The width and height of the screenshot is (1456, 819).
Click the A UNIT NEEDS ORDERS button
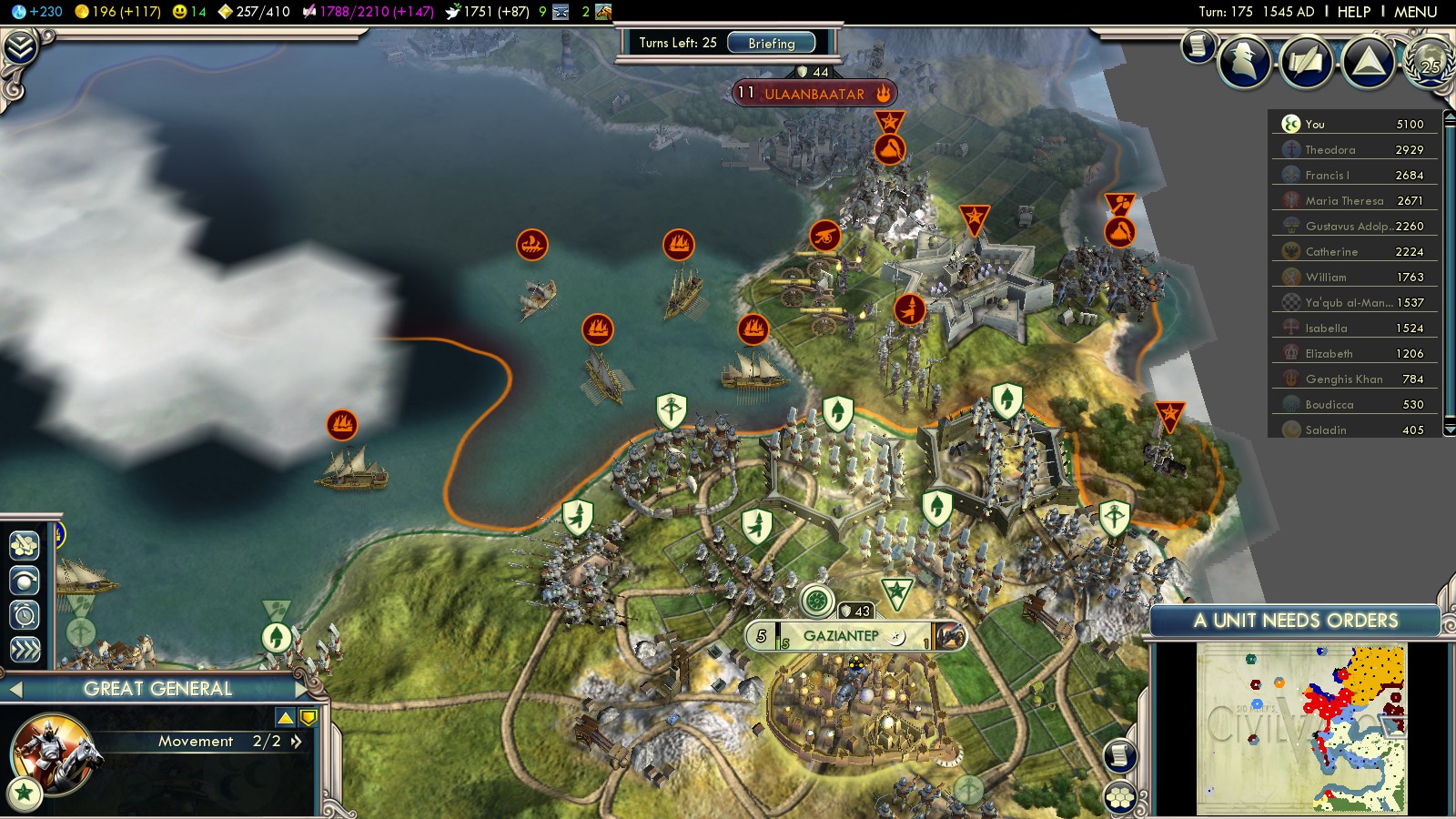click(x=1295, y=621)
